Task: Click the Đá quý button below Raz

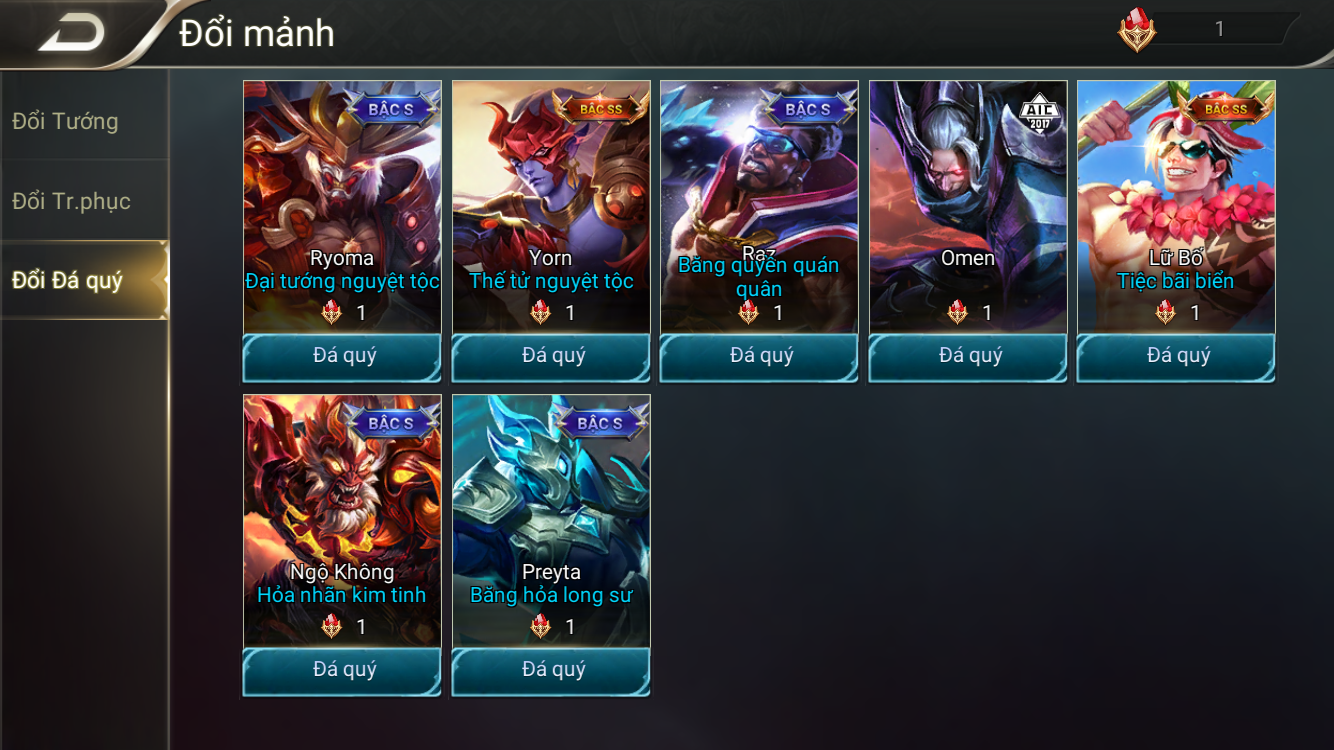Action: coord(759,357)
